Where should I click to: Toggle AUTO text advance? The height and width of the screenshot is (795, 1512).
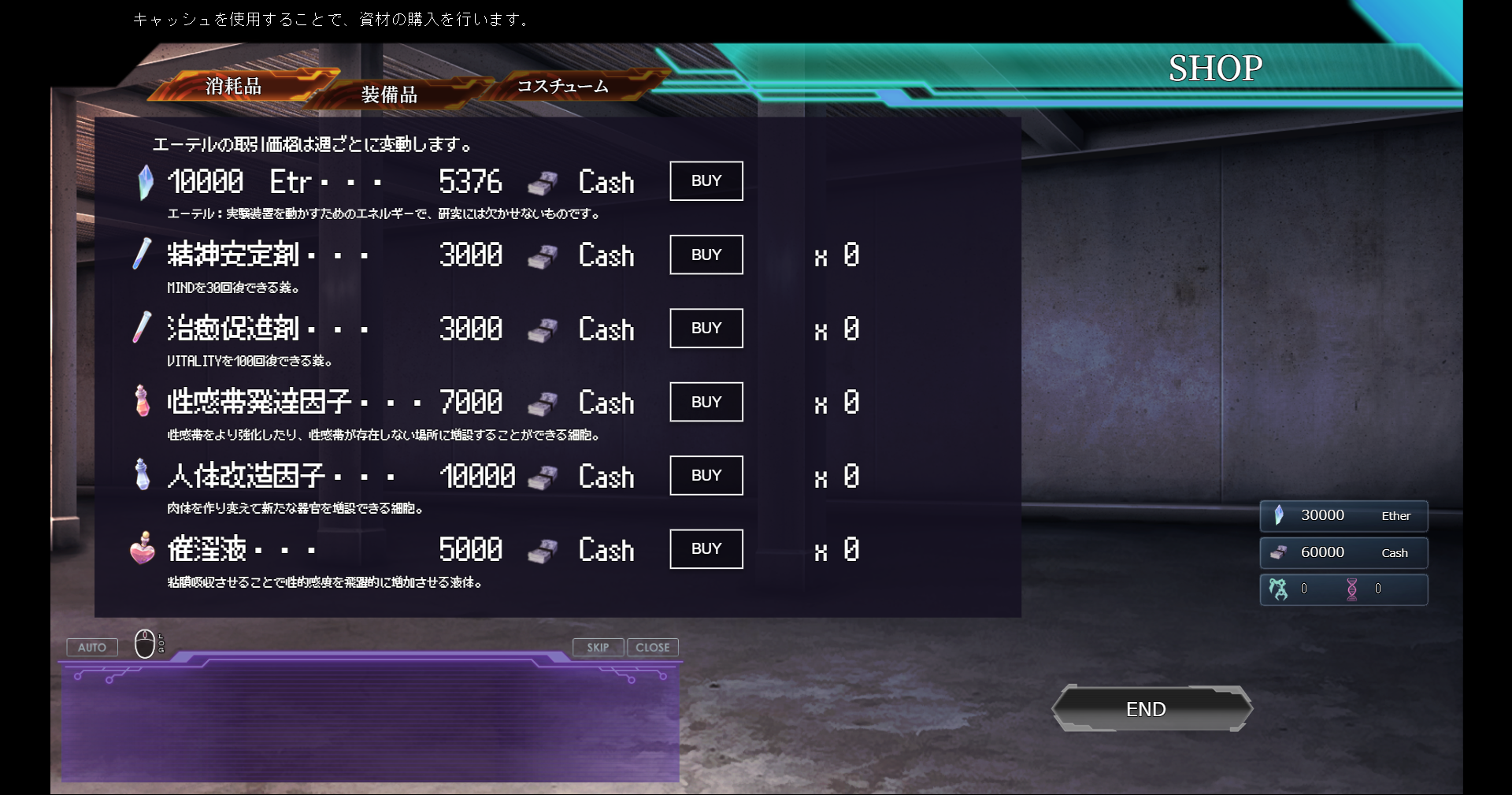(92, 648)
